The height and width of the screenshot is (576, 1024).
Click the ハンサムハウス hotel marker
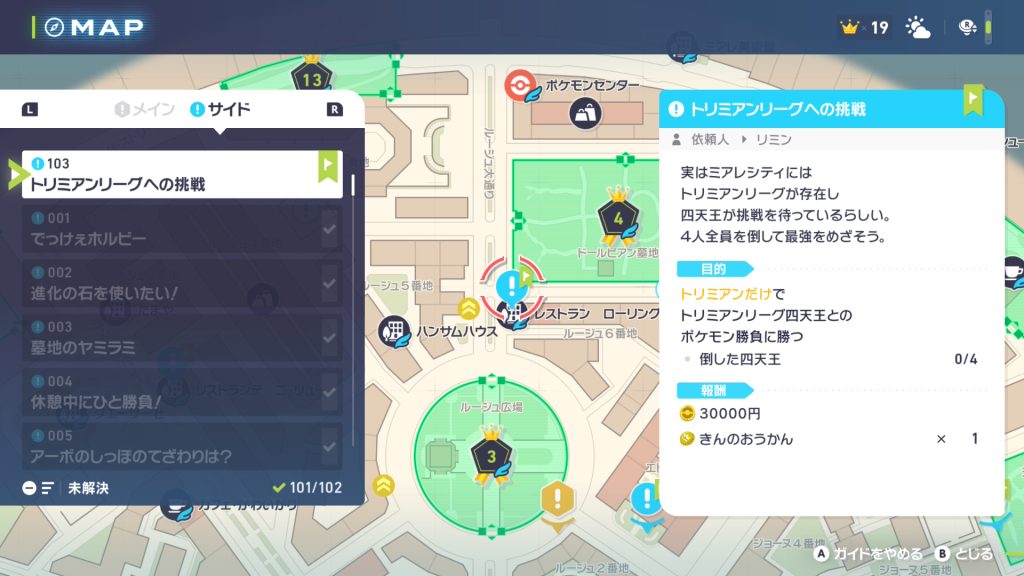(396, 331)
